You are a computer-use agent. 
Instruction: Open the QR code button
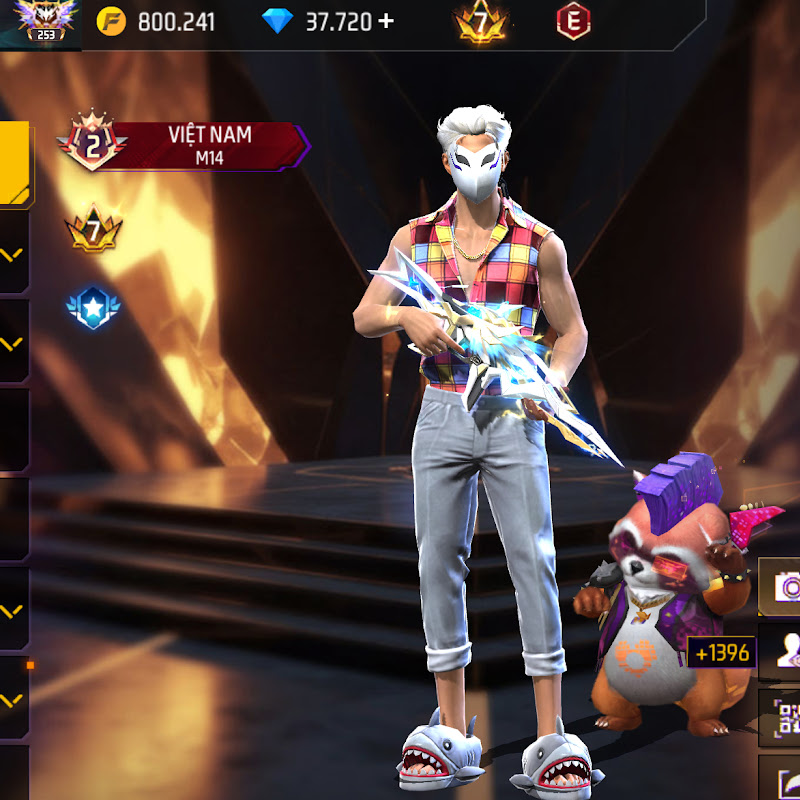pos(783,717)
